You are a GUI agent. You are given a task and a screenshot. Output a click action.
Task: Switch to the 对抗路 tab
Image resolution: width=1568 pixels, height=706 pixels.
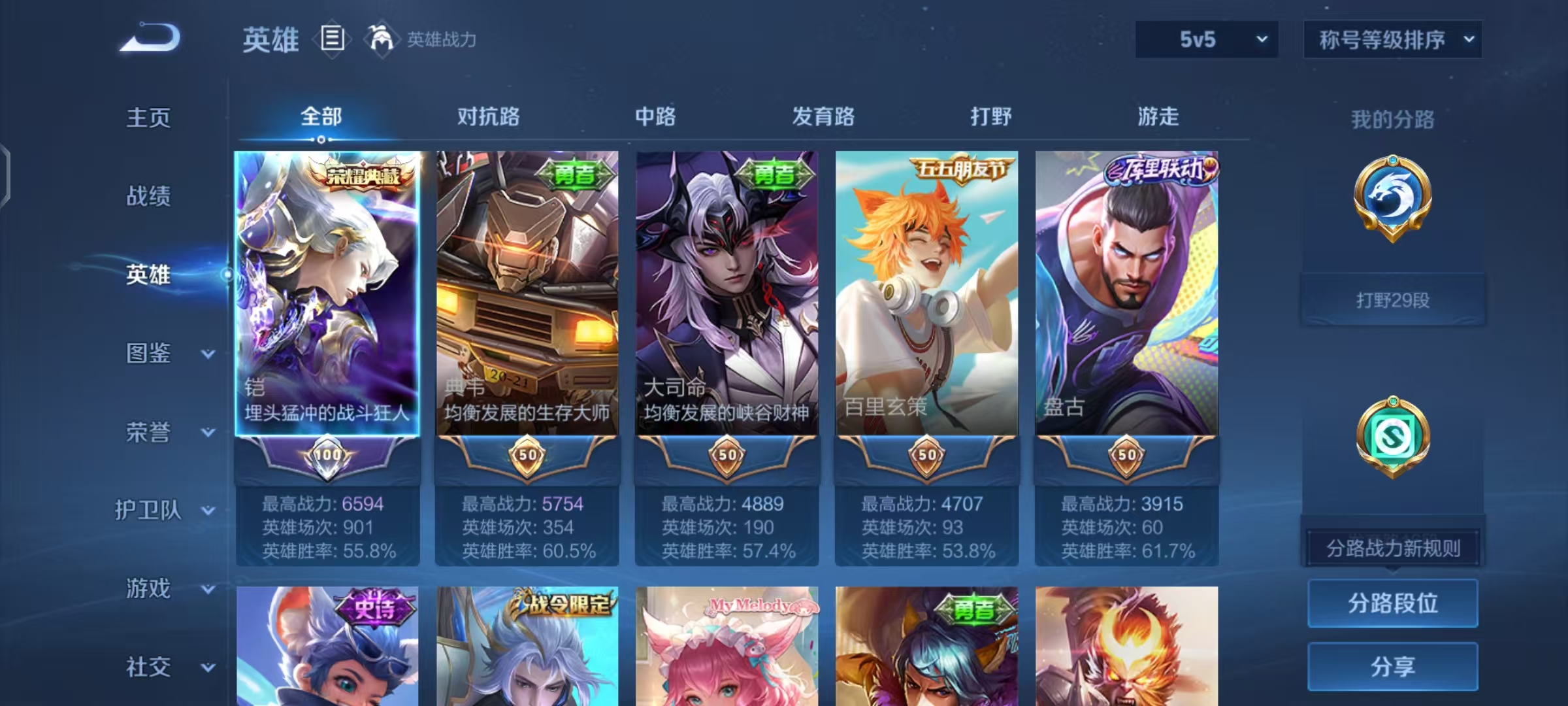click(490, 116)
